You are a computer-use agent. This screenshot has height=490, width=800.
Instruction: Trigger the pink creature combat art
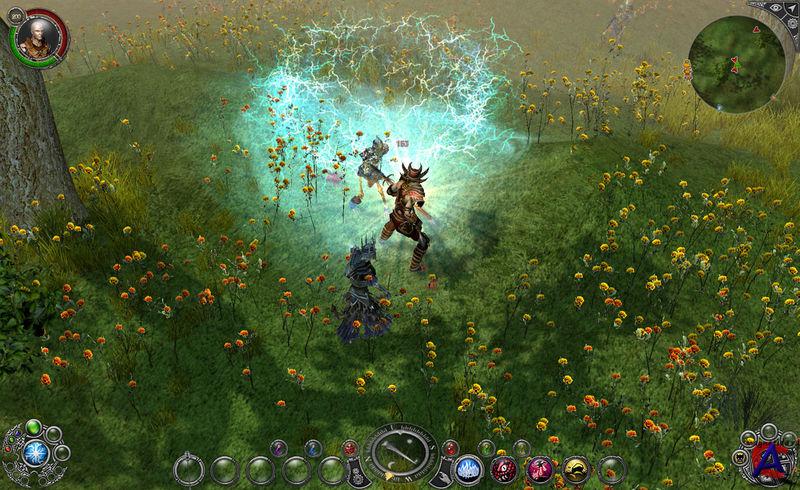[x=540, y=468]
